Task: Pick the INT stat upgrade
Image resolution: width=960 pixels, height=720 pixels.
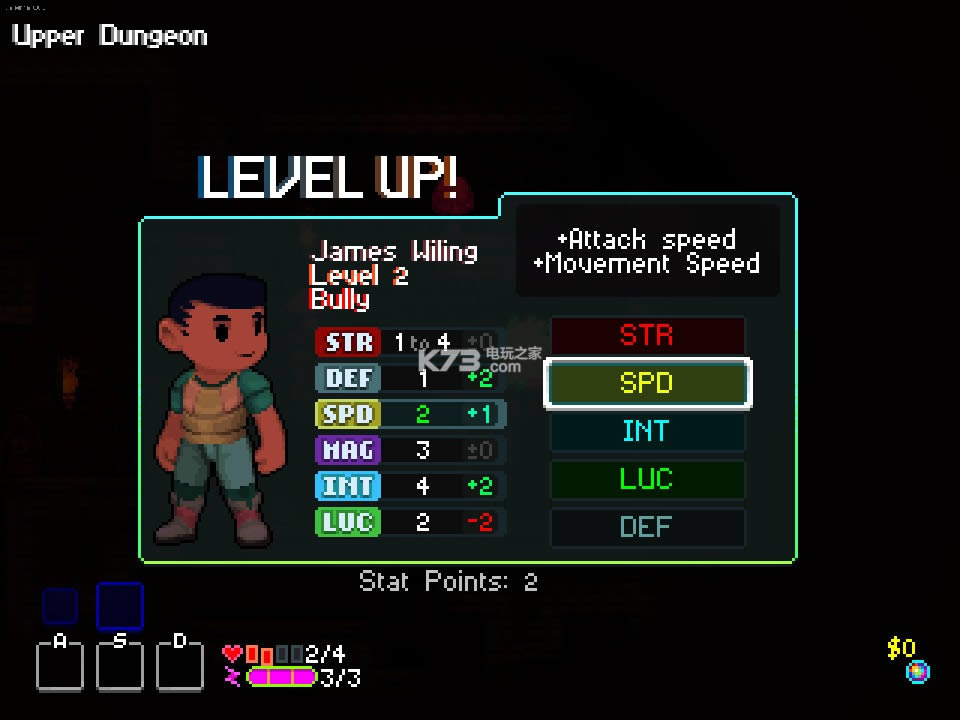Action: [x=647, y=431]
